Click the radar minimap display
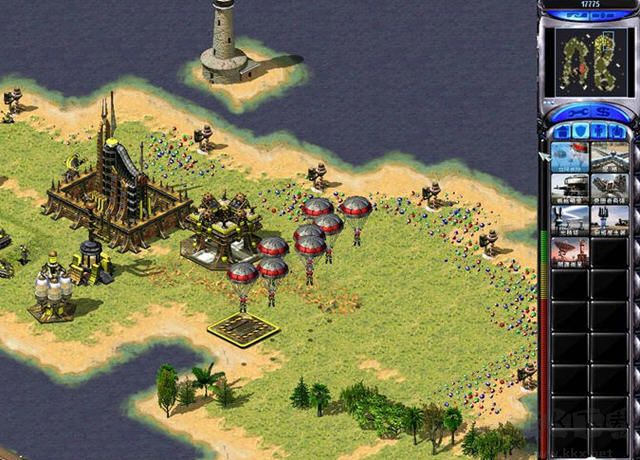This screenshot has width=640, height=460. point(589,62)
